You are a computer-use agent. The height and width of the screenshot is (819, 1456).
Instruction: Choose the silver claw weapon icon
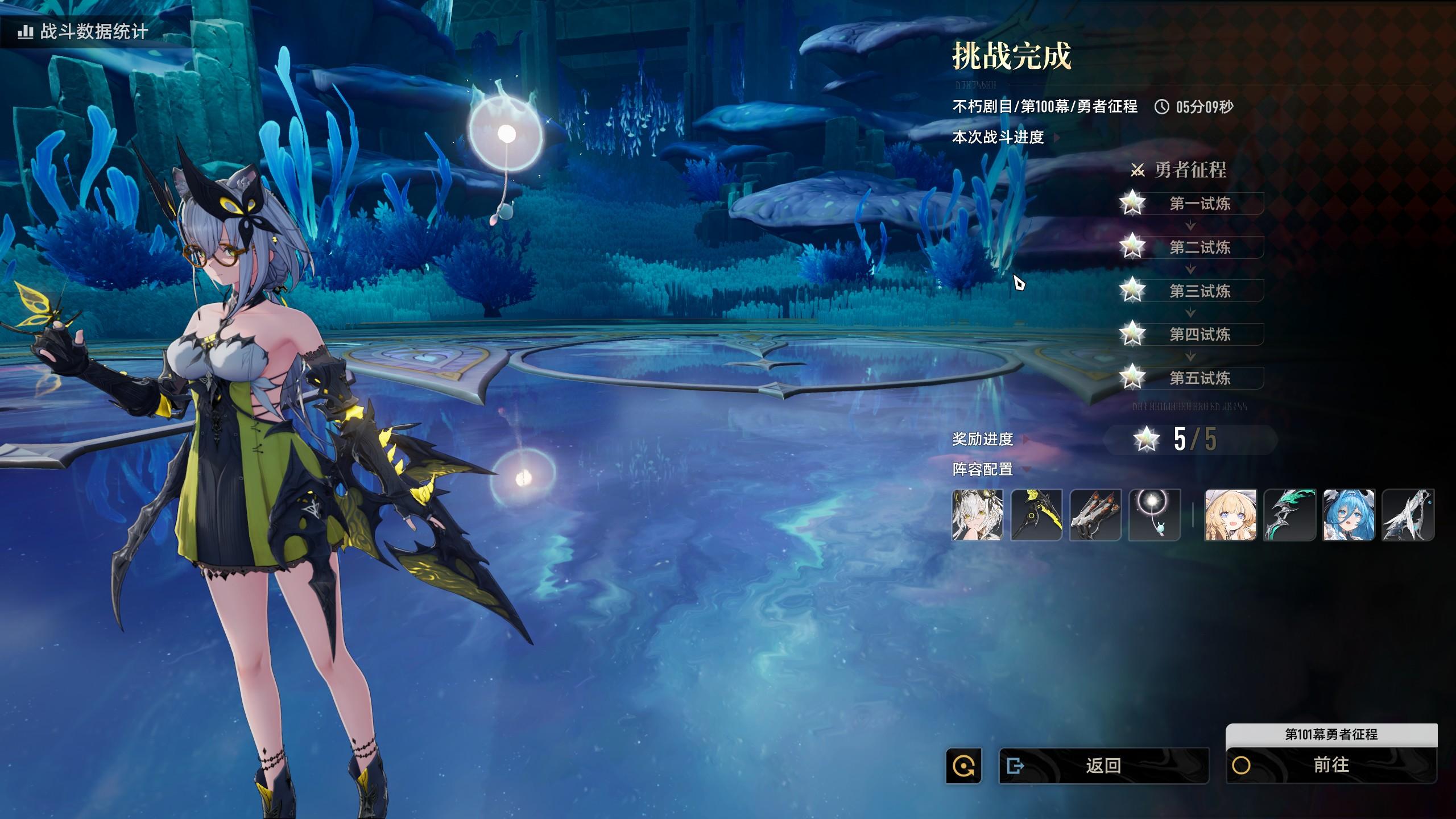click(x=1095, y=515)
